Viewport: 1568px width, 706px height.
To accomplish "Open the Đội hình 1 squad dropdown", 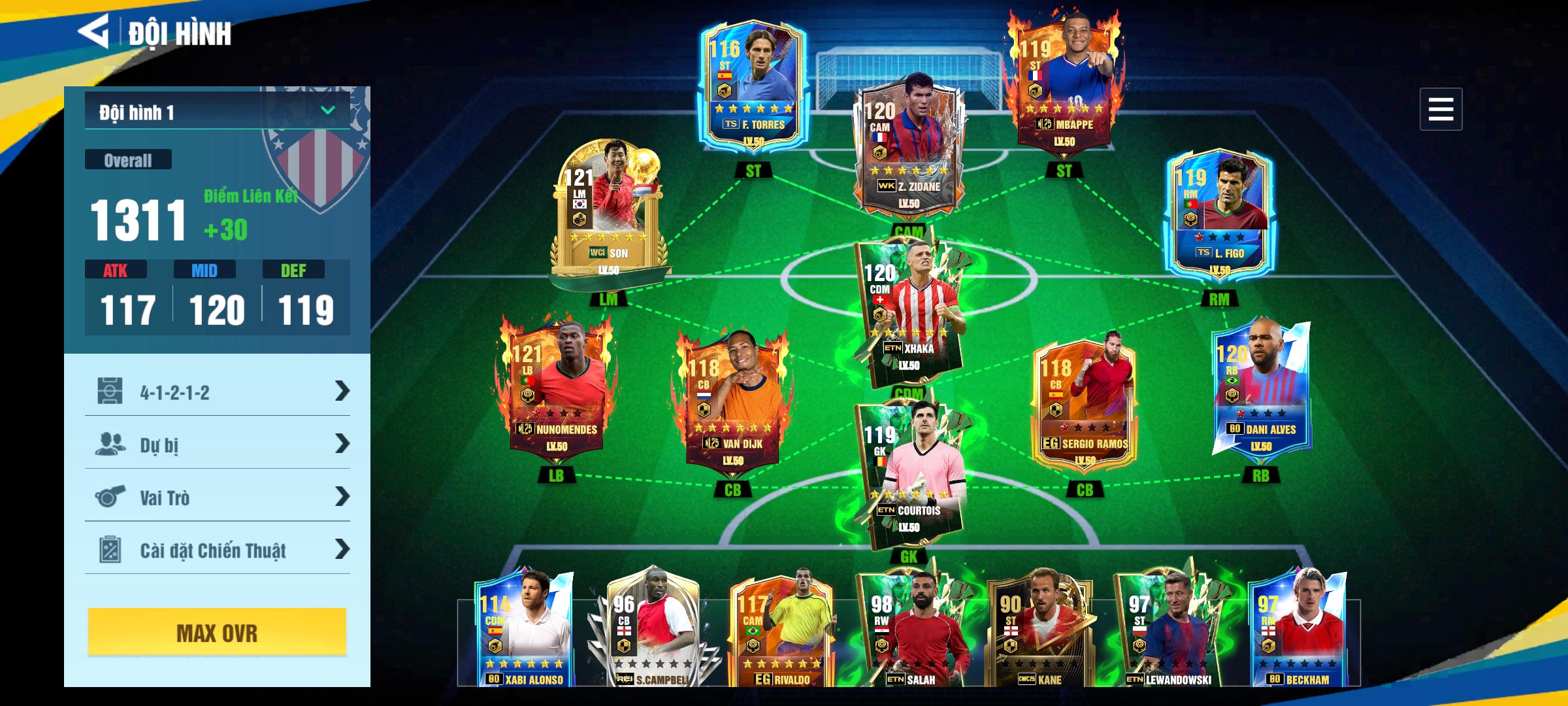I will (x=217, y=111).
